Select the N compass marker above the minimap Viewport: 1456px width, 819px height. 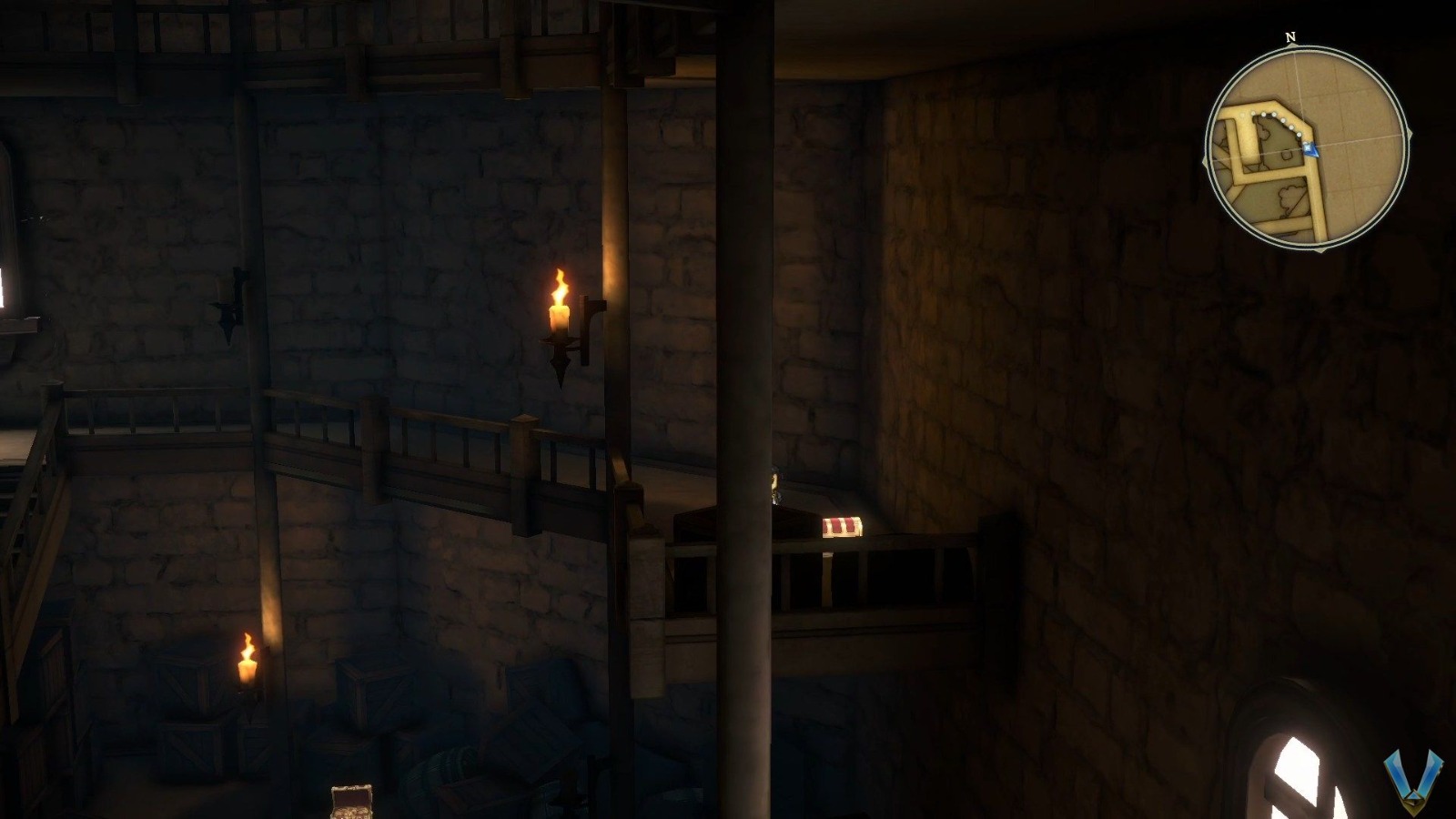tap(1289, 38)
